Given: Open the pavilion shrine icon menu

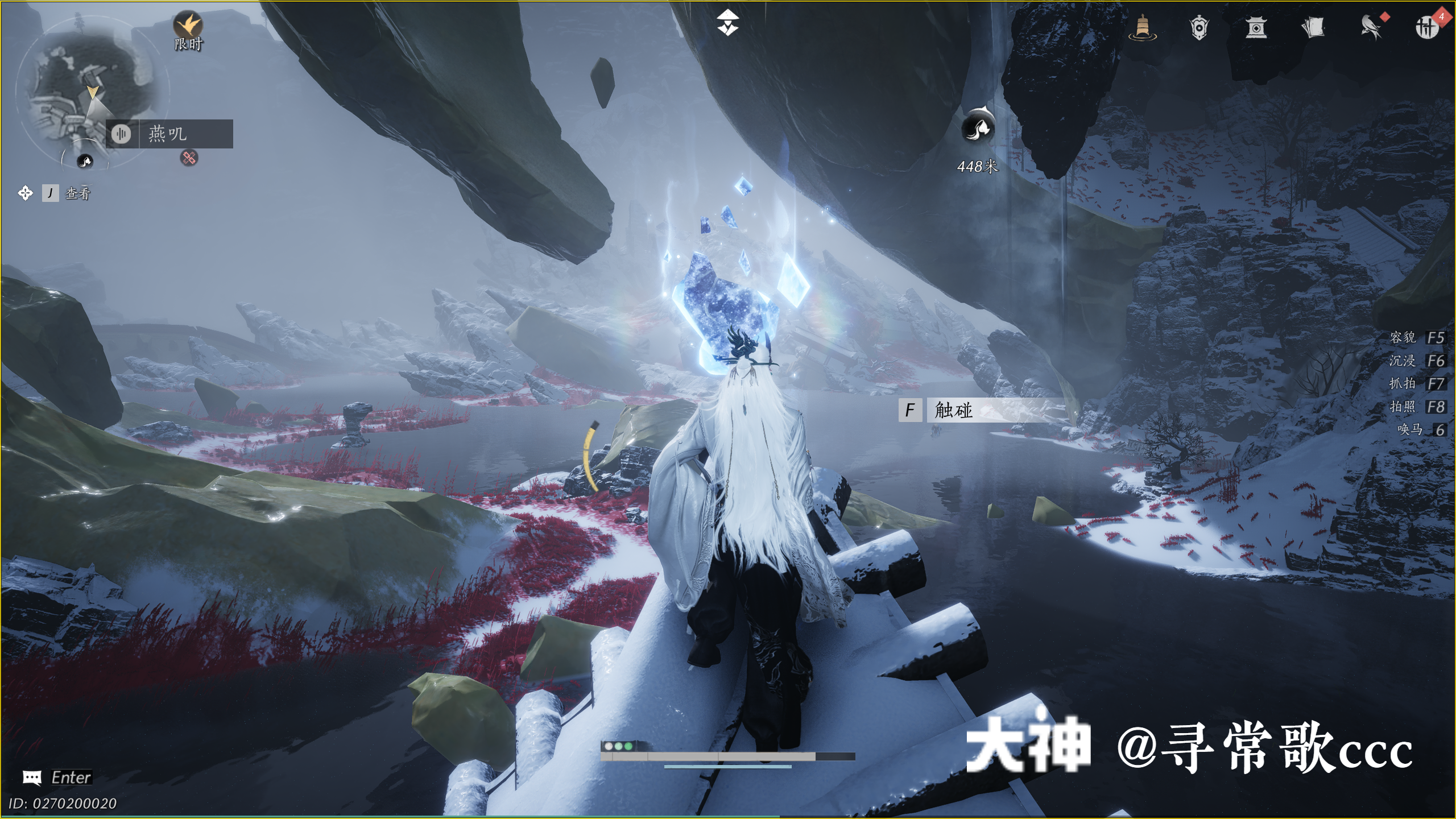Looking at the screenshot, I should tap(1256, 27).
